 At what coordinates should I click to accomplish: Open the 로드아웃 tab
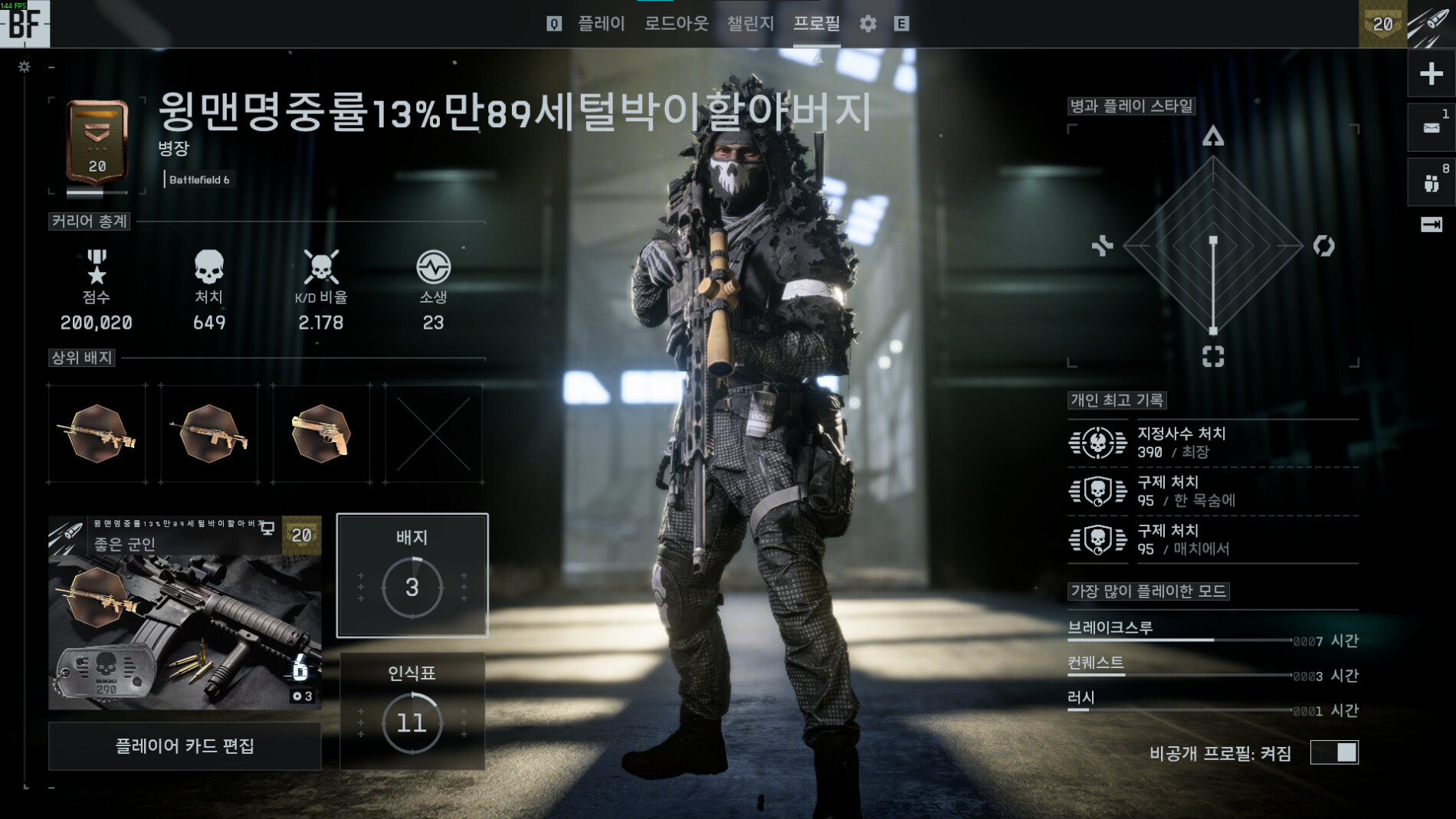point(676,24)
